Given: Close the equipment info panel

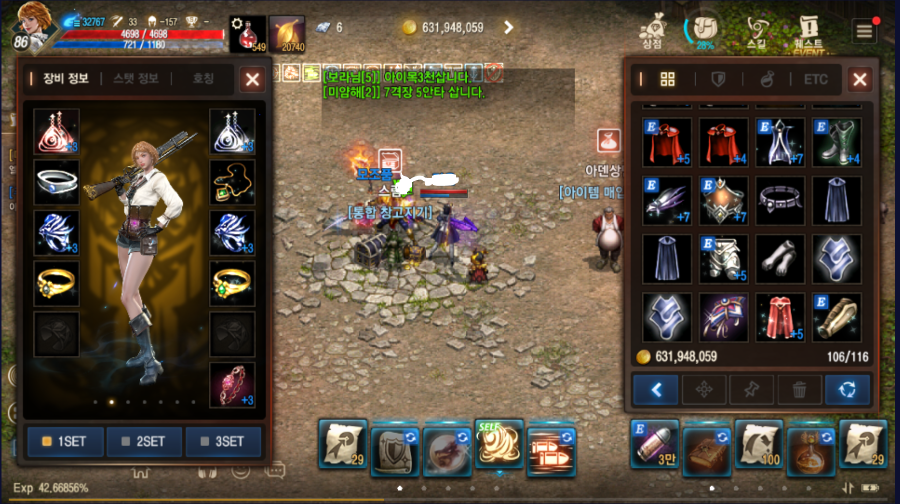Looking at the screenshot, I should (253, 79).
